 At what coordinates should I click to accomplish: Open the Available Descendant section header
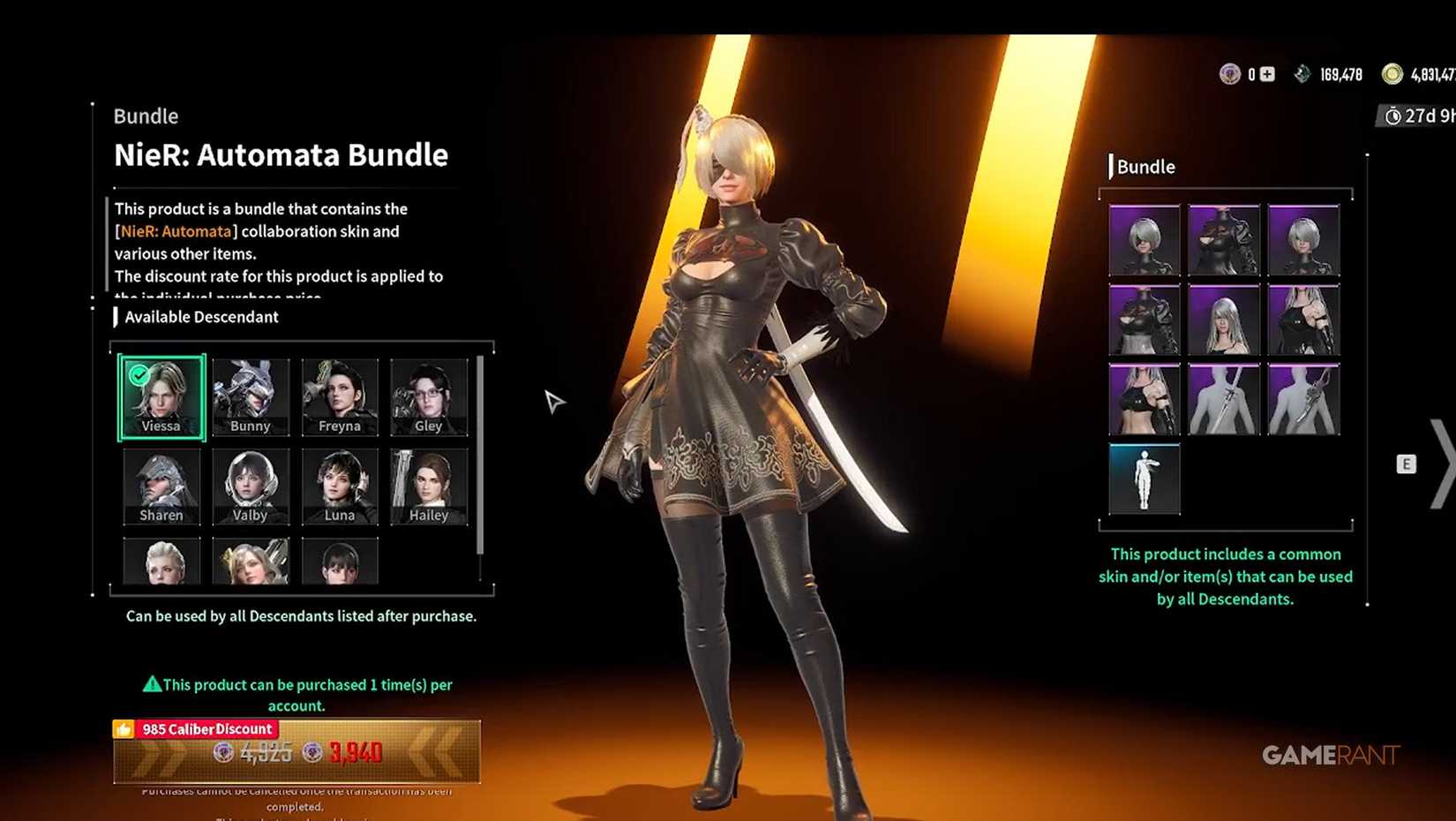tap(199, 317)
